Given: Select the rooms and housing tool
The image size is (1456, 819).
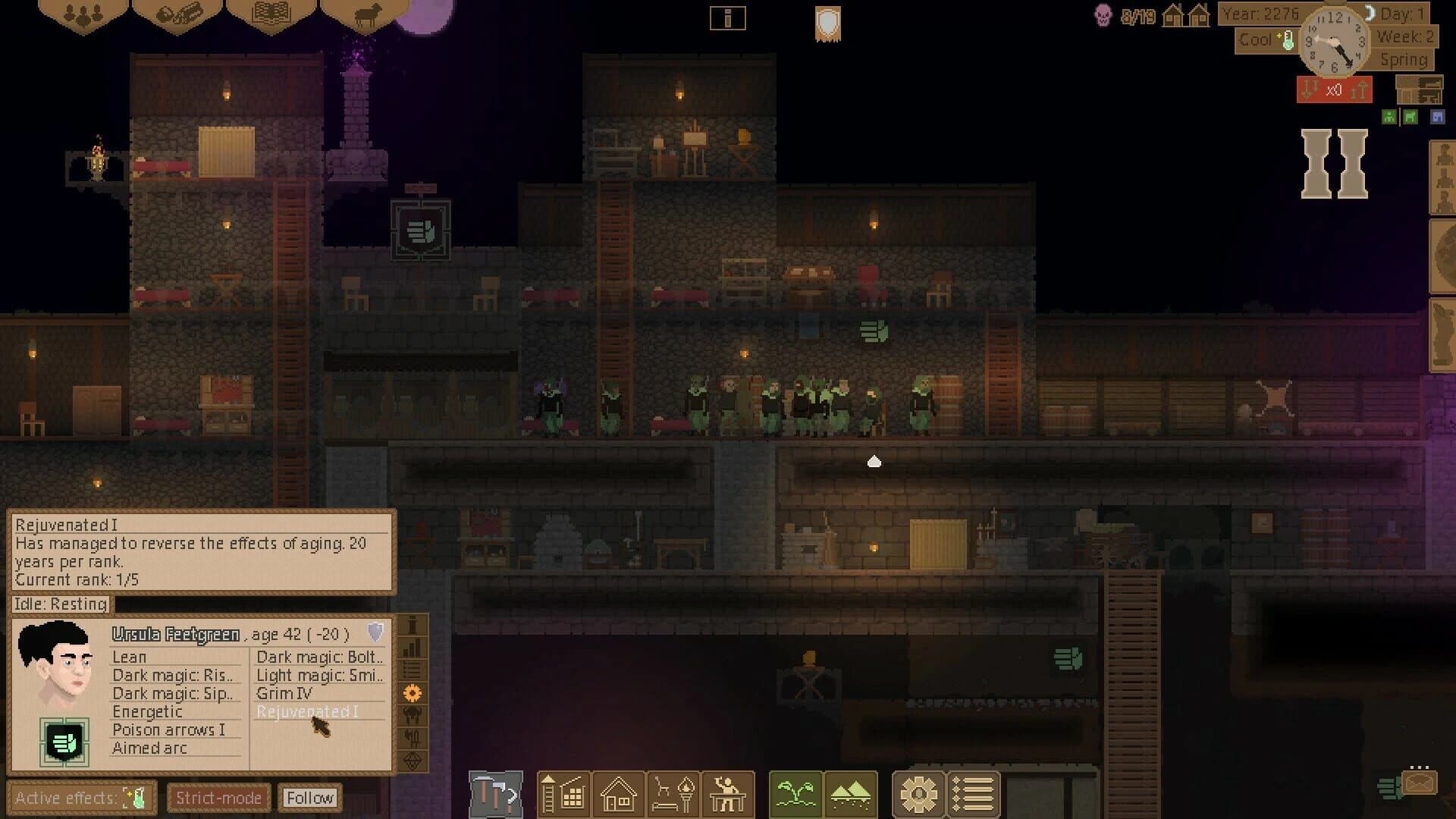Looking at the screenshot, I should [x=619, y=794].
